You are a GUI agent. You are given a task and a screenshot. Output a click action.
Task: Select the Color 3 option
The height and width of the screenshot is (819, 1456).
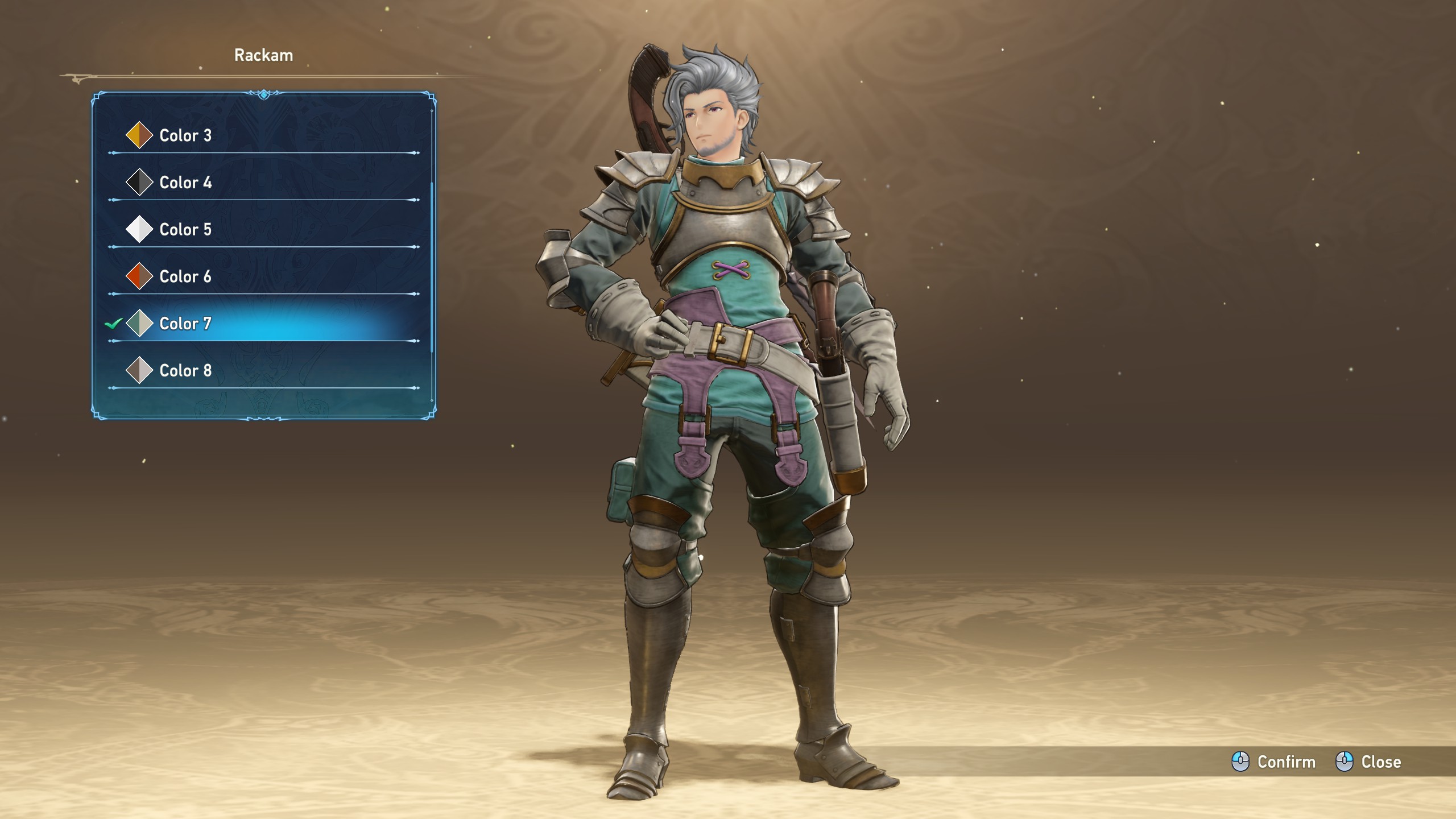[185, 135]
